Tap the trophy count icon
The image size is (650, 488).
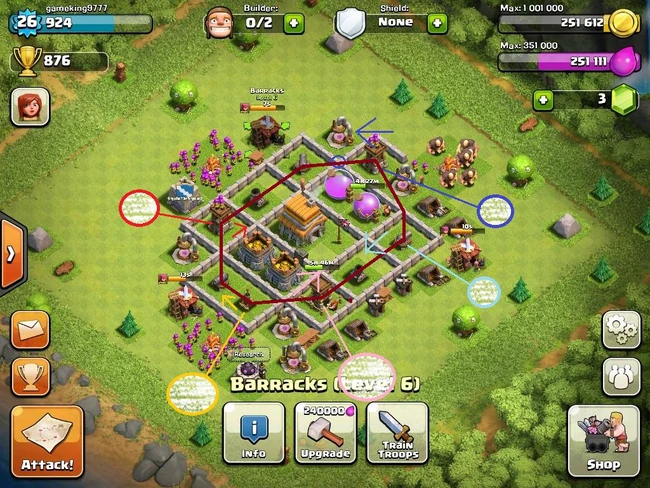click(26, 62)
